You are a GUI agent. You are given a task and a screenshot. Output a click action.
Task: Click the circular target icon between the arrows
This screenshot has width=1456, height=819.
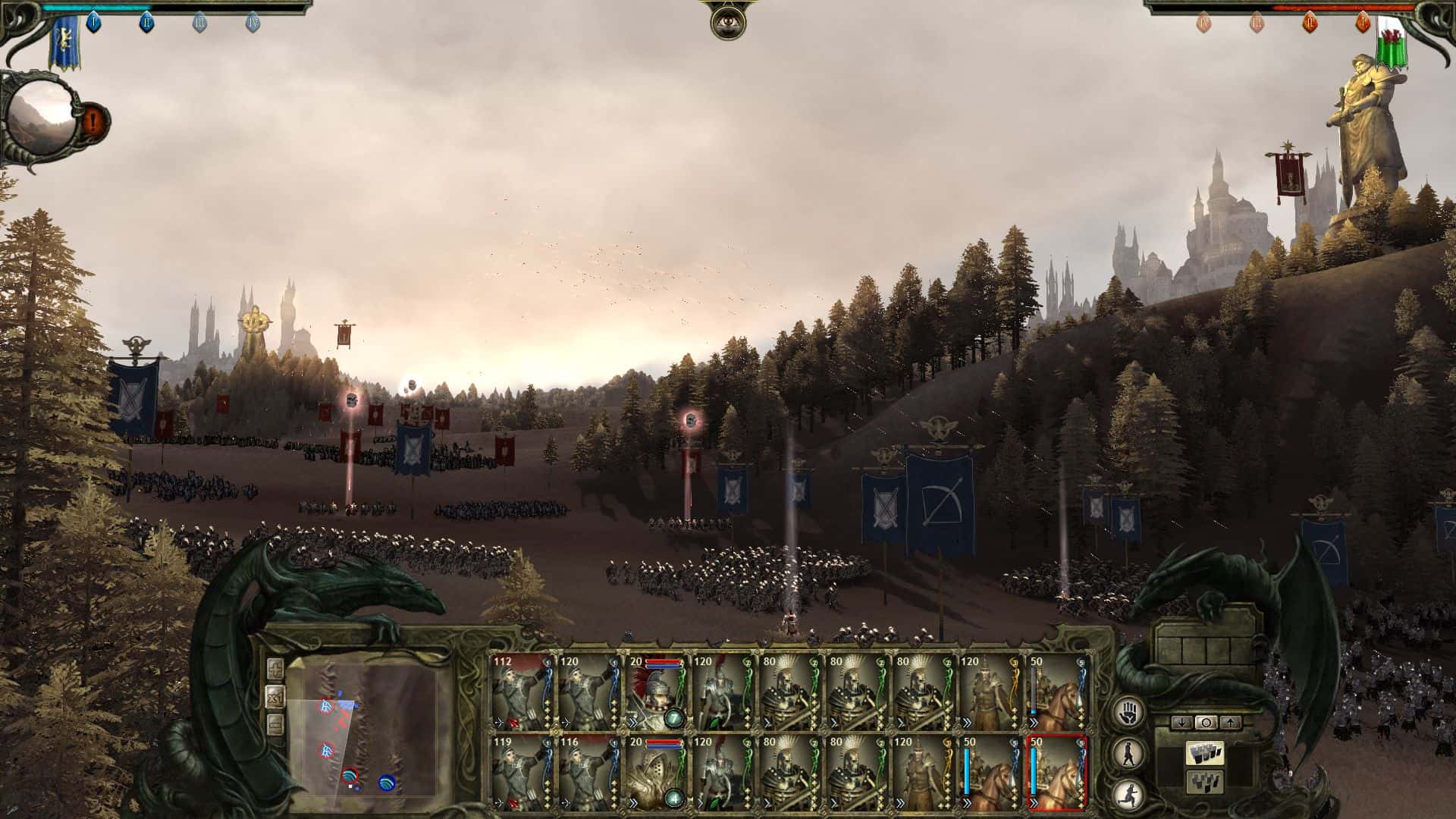[1207, 722]
